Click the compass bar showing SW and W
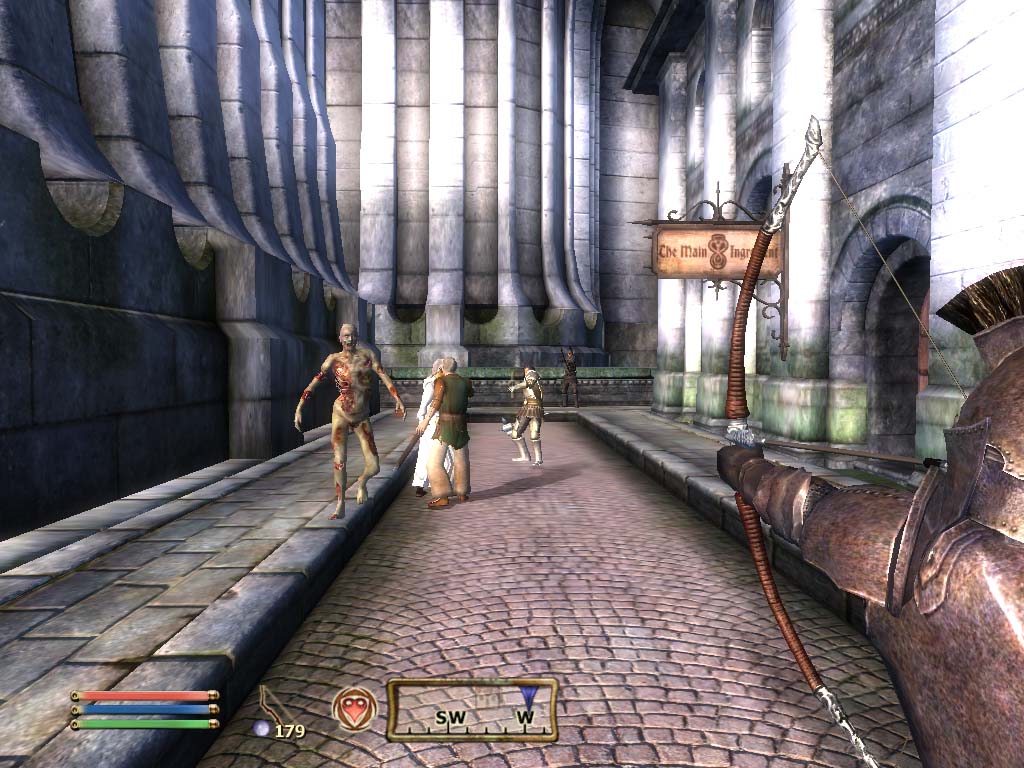 [x=471, y=709]
